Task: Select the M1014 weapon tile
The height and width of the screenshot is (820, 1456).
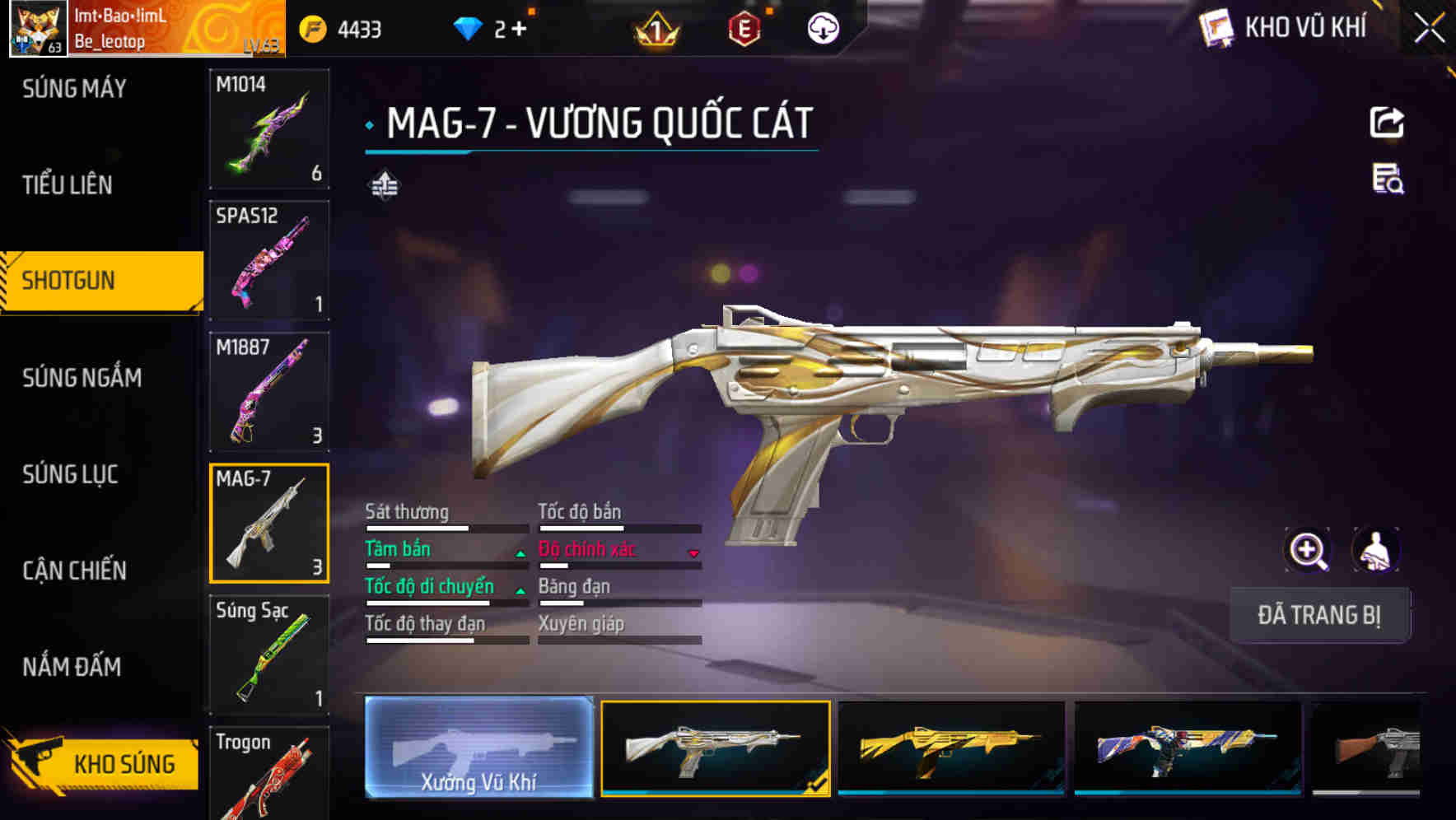Action: pos(269,128)
